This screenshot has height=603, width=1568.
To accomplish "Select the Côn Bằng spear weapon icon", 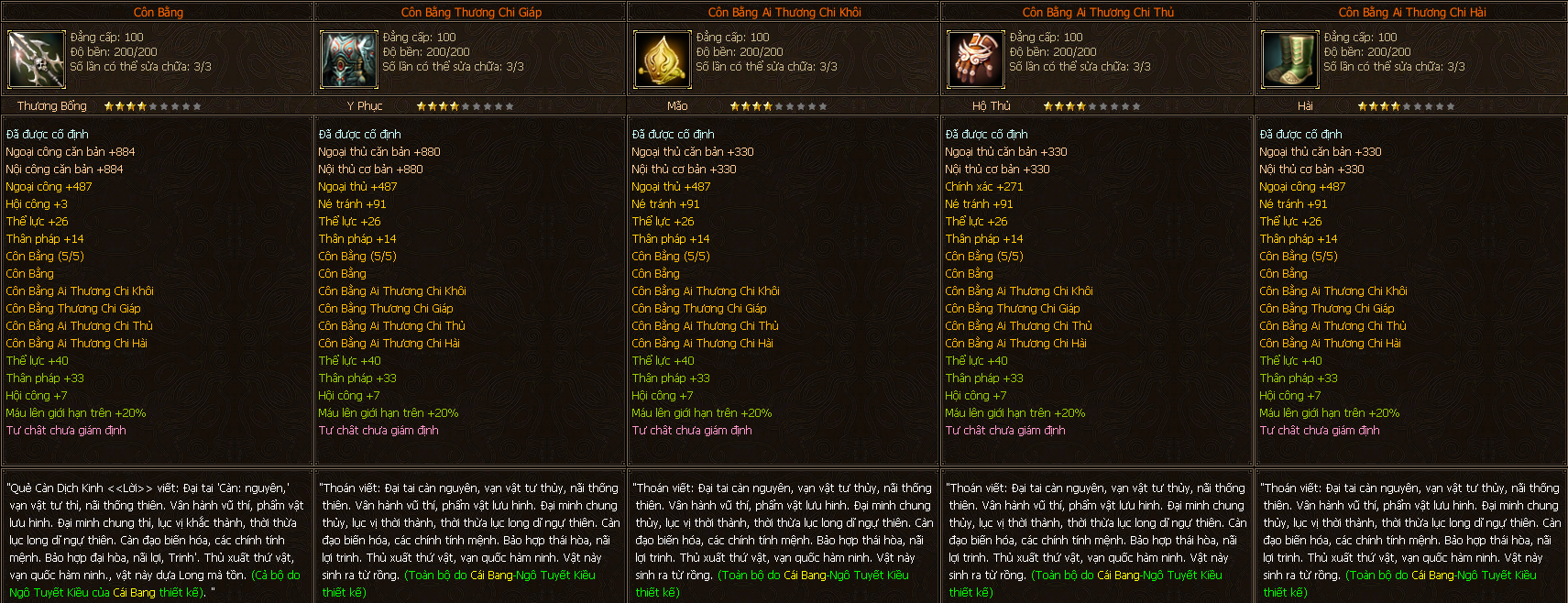I will [x=36, y=60].
